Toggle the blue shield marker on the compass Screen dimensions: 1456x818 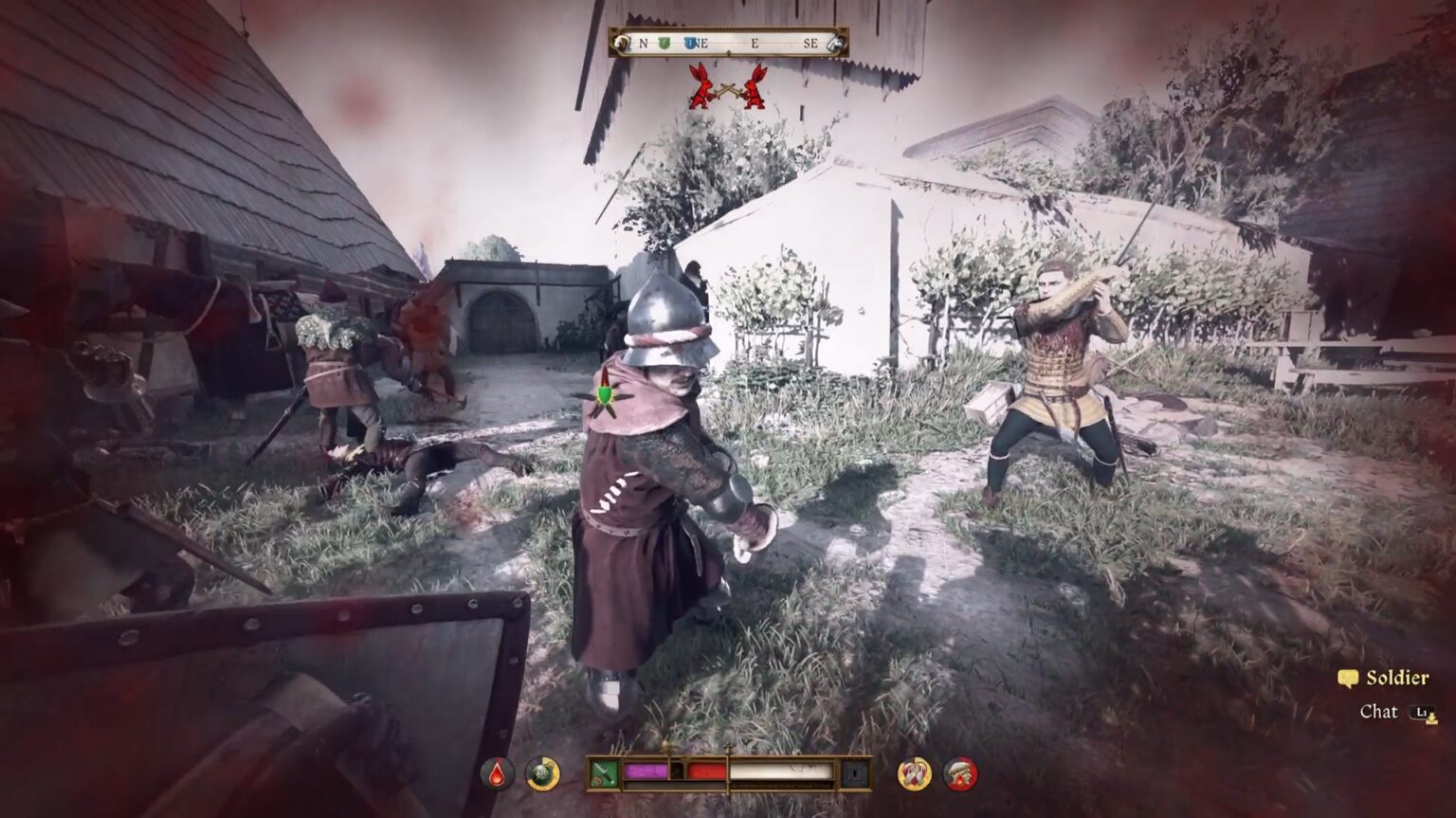click(x=690, y=43)
